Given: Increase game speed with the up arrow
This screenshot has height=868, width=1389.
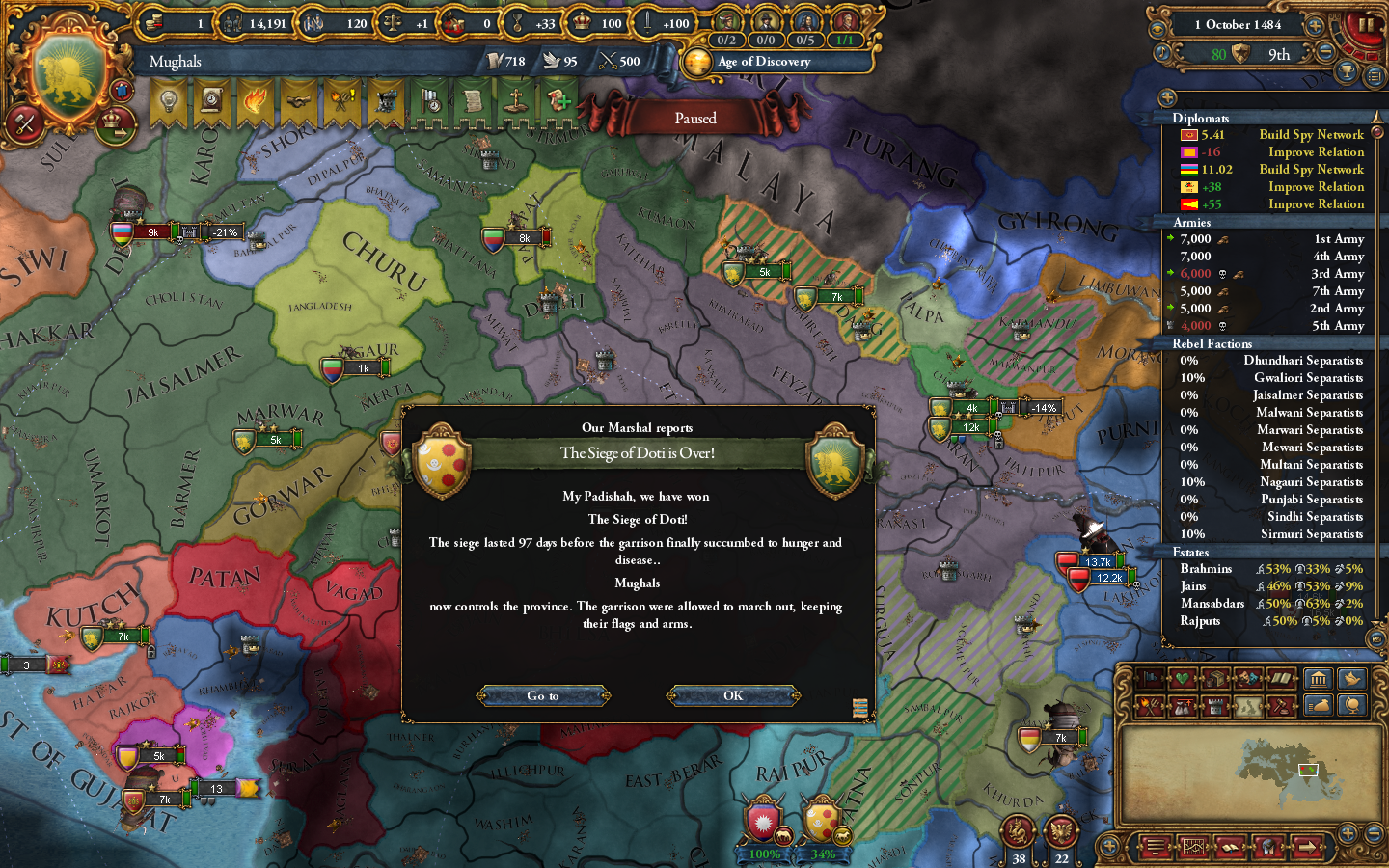Looking at the screenshot, I should point(1315,26).
